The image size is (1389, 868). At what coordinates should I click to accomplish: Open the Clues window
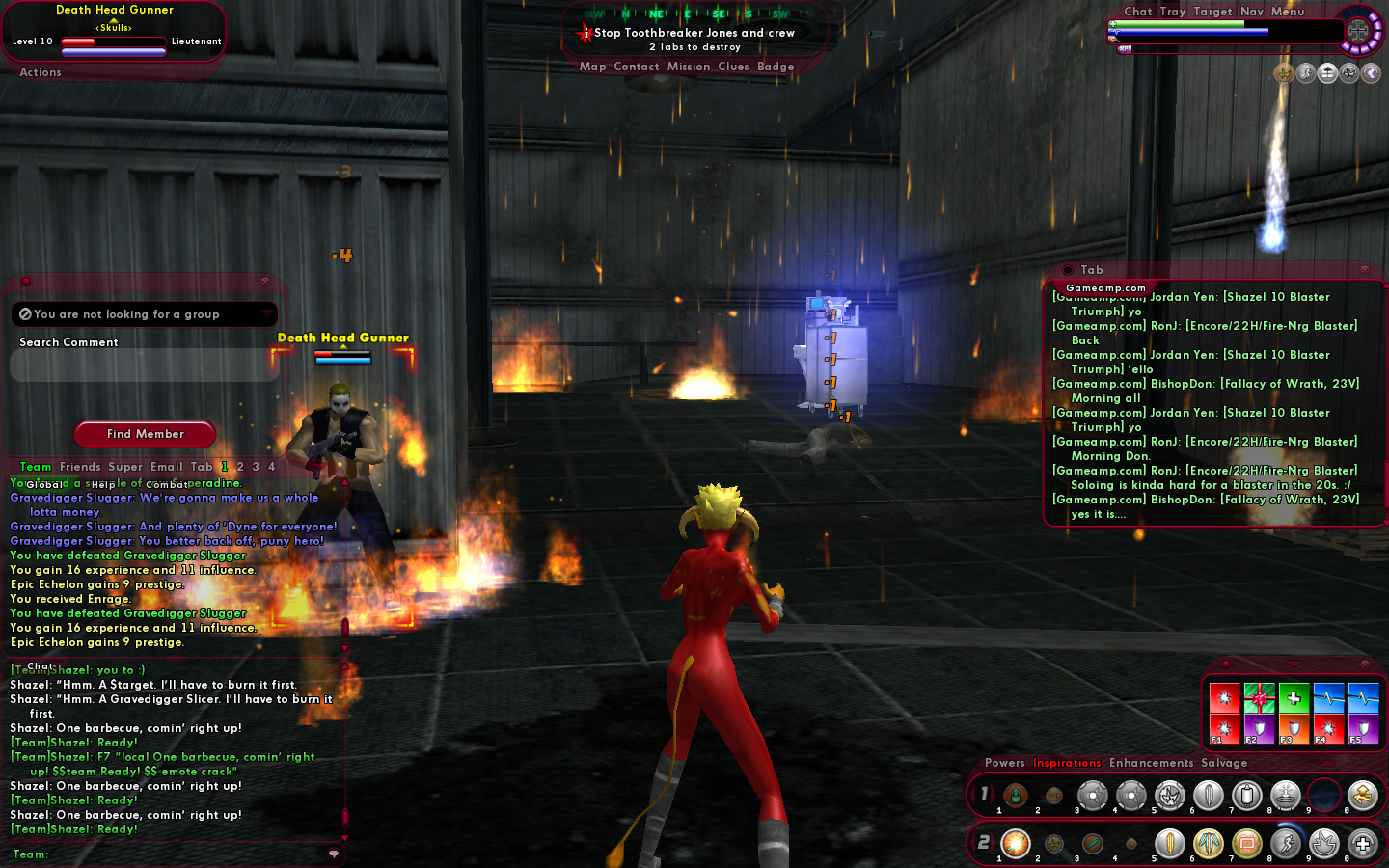(733, 67)
